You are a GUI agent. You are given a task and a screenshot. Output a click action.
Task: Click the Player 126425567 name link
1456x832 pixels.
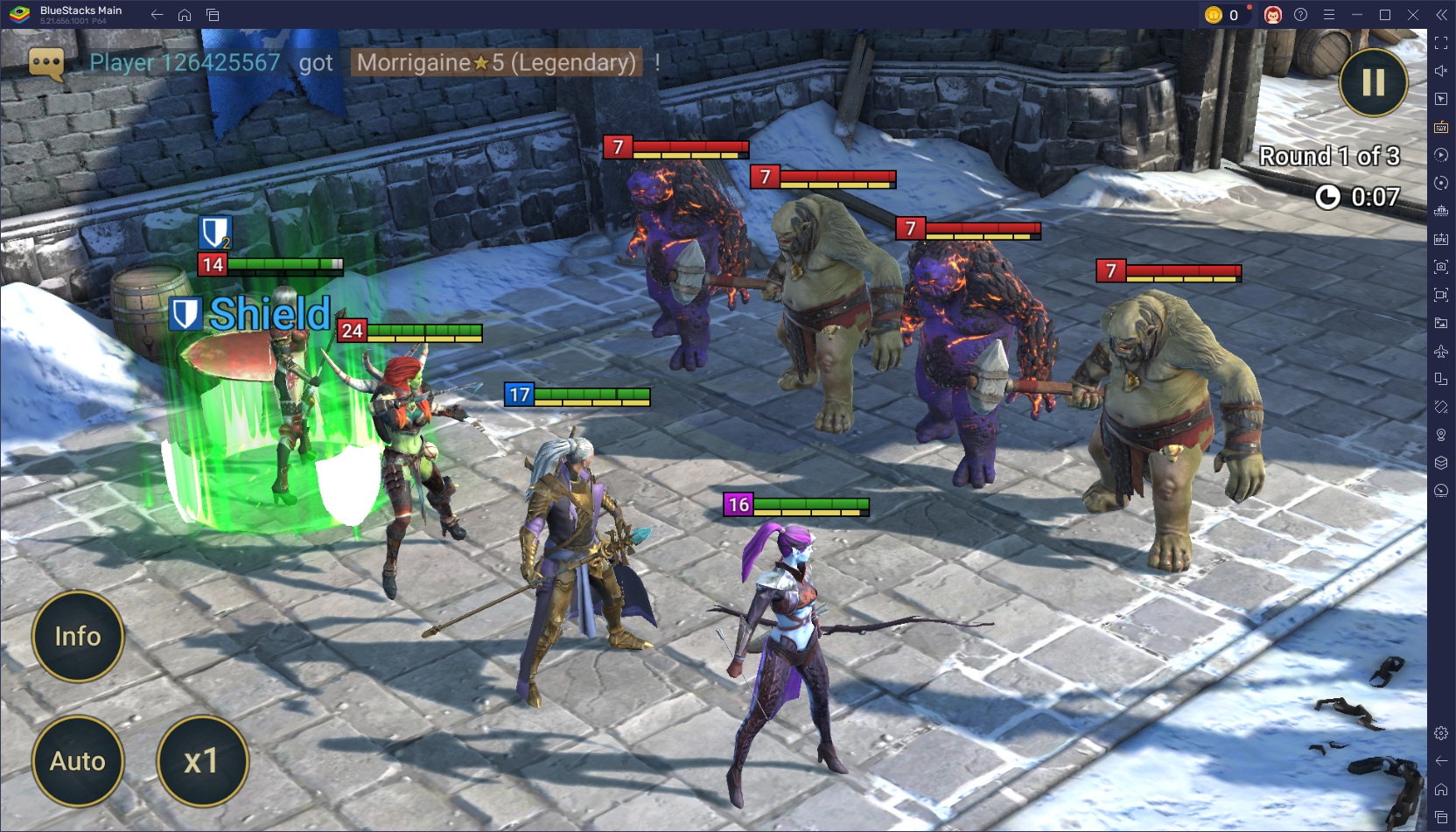tap(184, 62)
